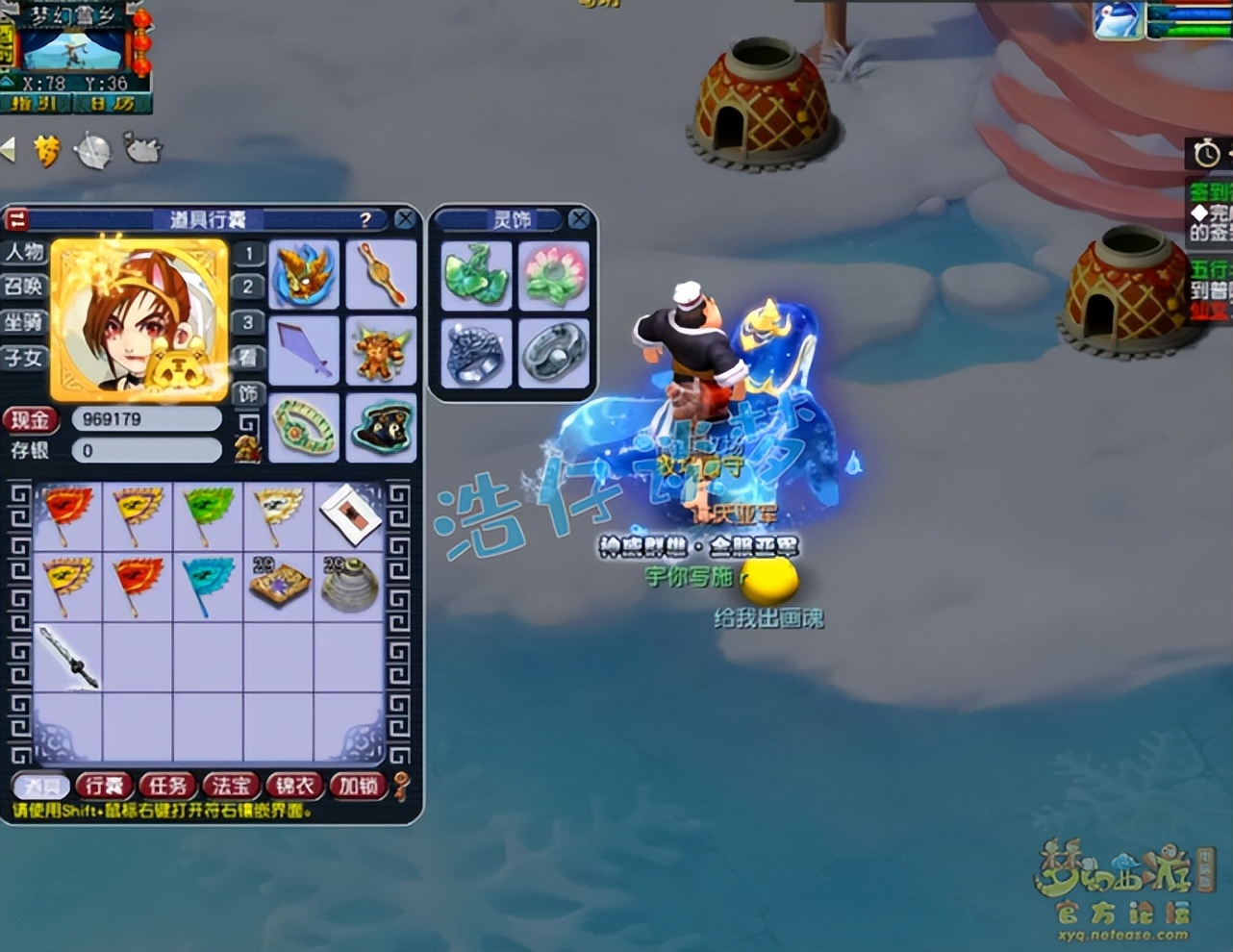The width and height of the screenshot is (1233, 952).
Task: Open the 日历 calendar button
Action: [x=113, y=103]
